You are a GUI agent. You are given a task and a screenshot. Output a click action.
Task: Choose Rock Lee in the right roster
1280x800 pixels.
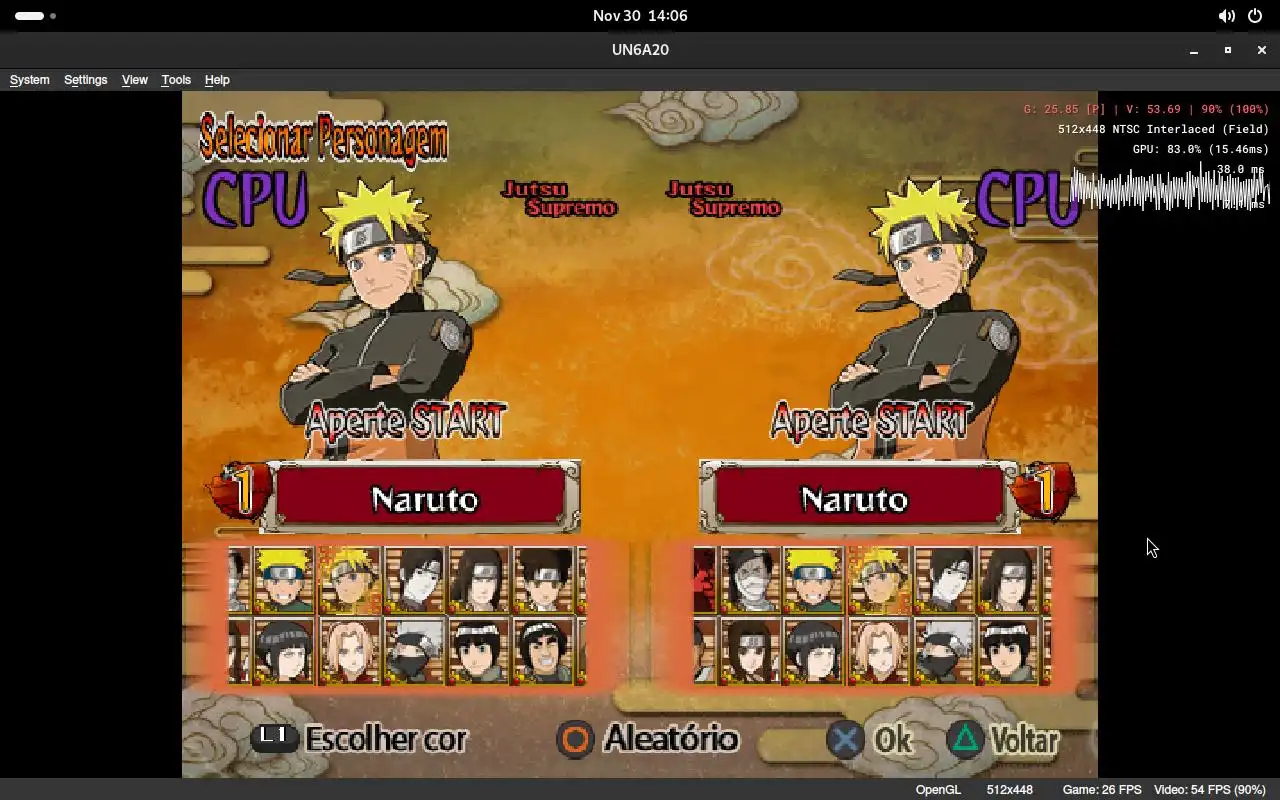tap(1008, 651)
